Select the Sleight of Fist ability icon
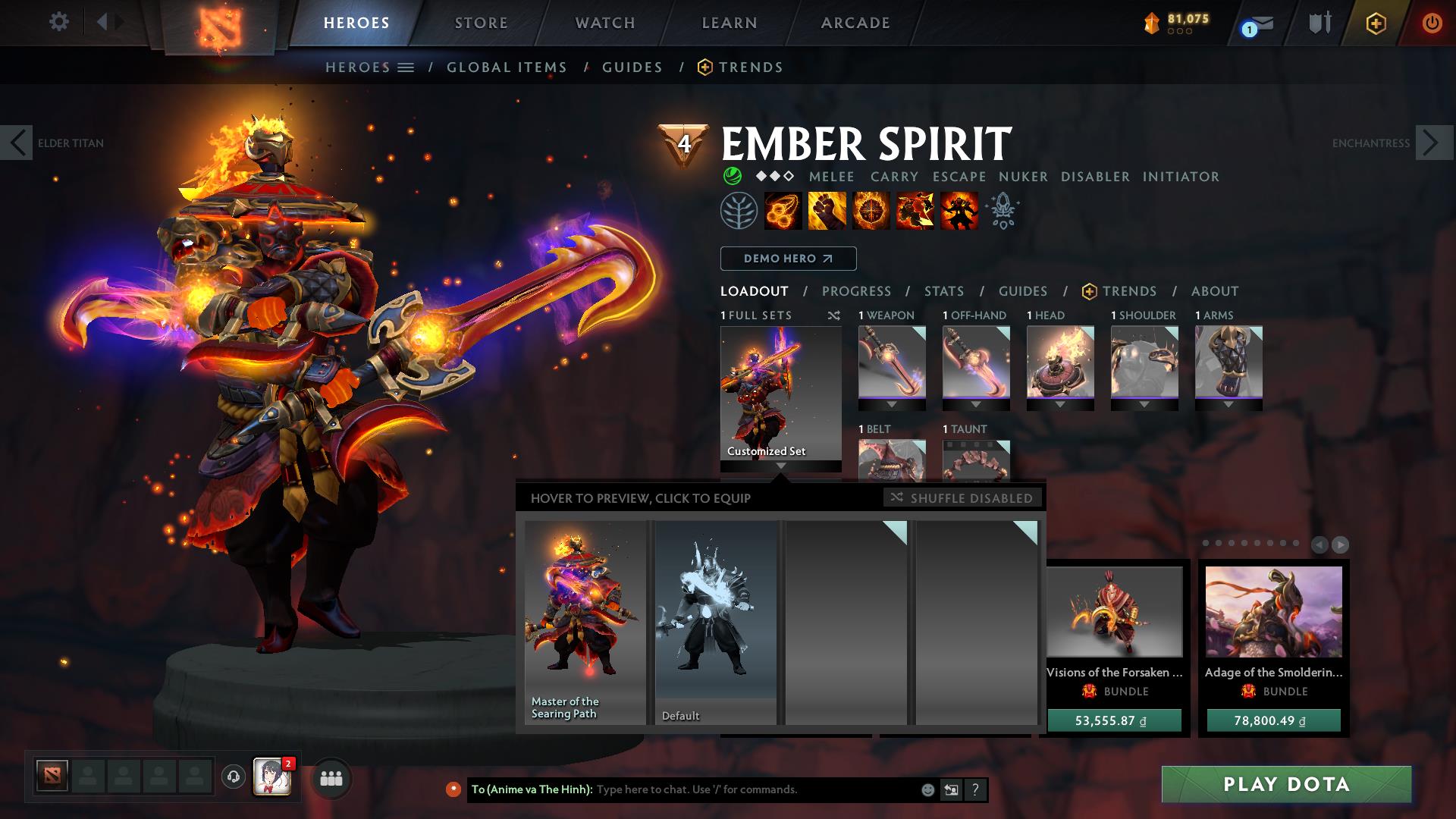This screenshot has width=1456, height=819. 827,212
